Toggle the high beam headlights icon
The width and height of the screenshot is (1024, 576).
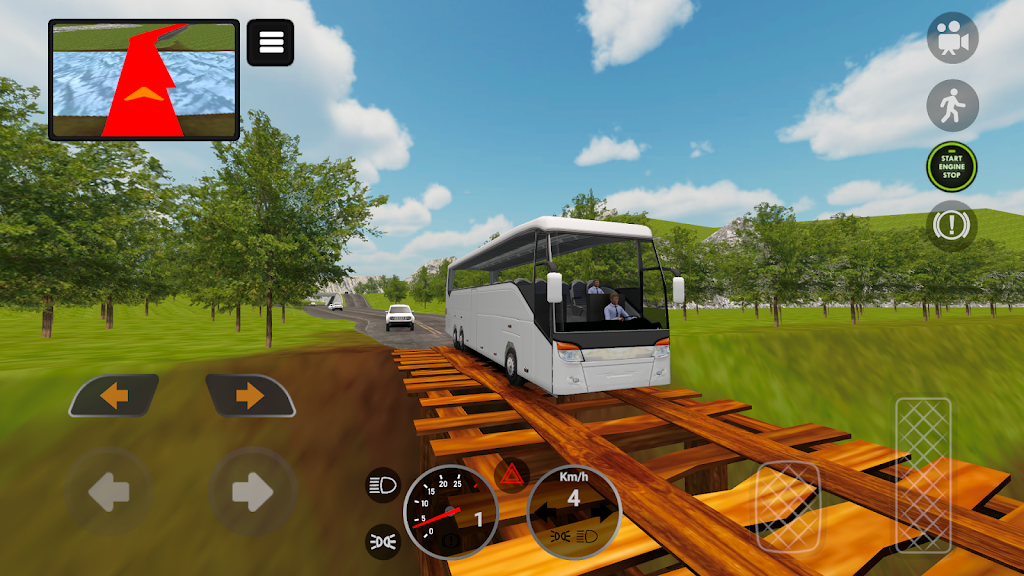click(x=383, y=485)
